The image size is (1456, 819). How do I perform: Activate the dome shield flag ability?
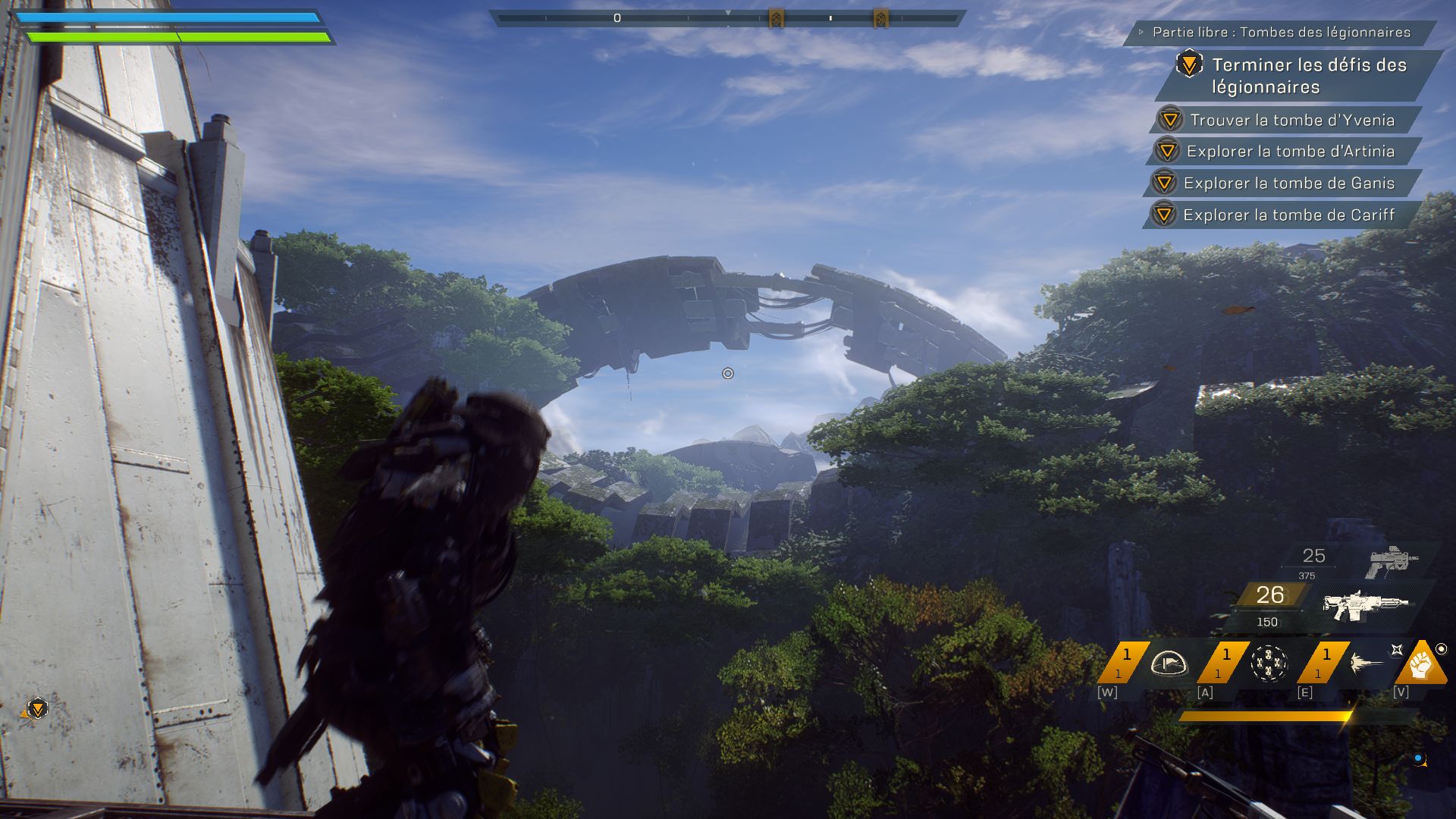(1168, 664)
